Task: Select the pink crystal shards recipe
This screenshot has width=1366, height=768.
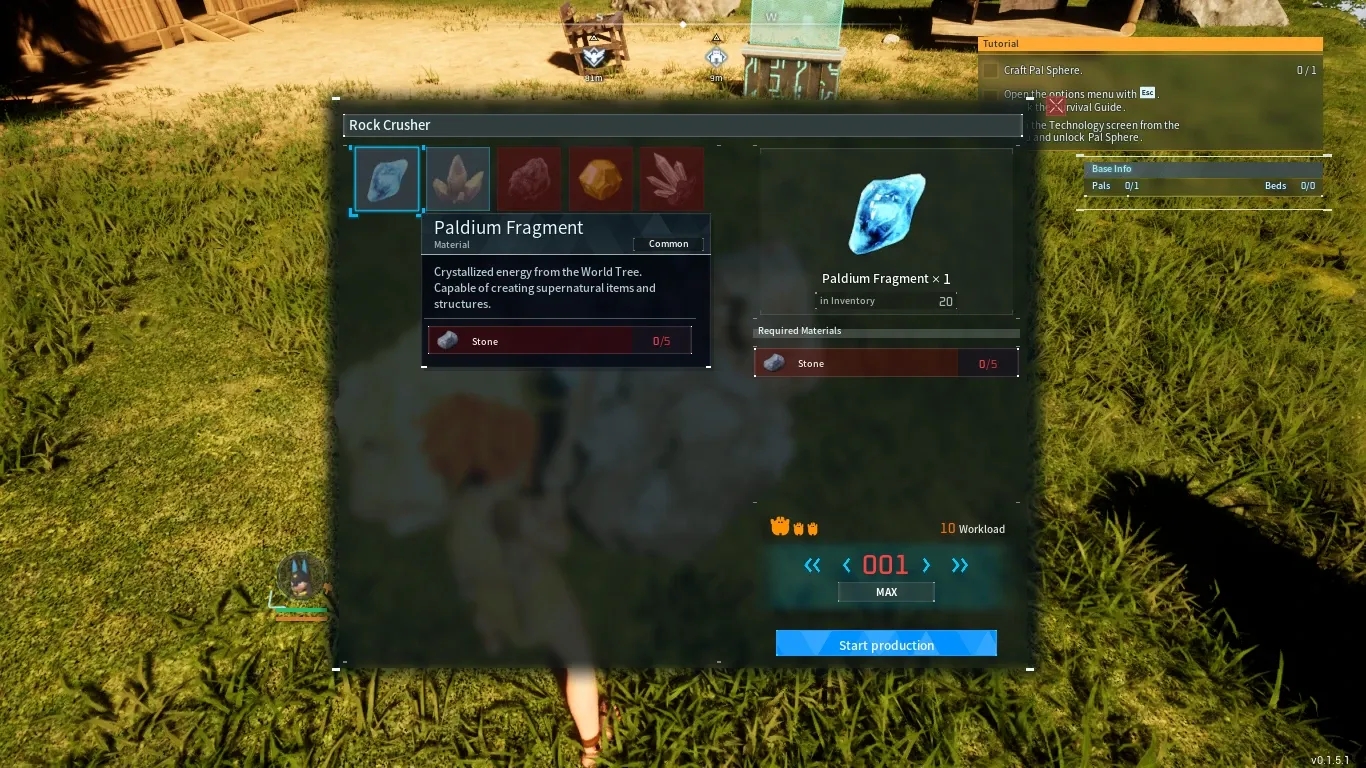Action: 671,180
